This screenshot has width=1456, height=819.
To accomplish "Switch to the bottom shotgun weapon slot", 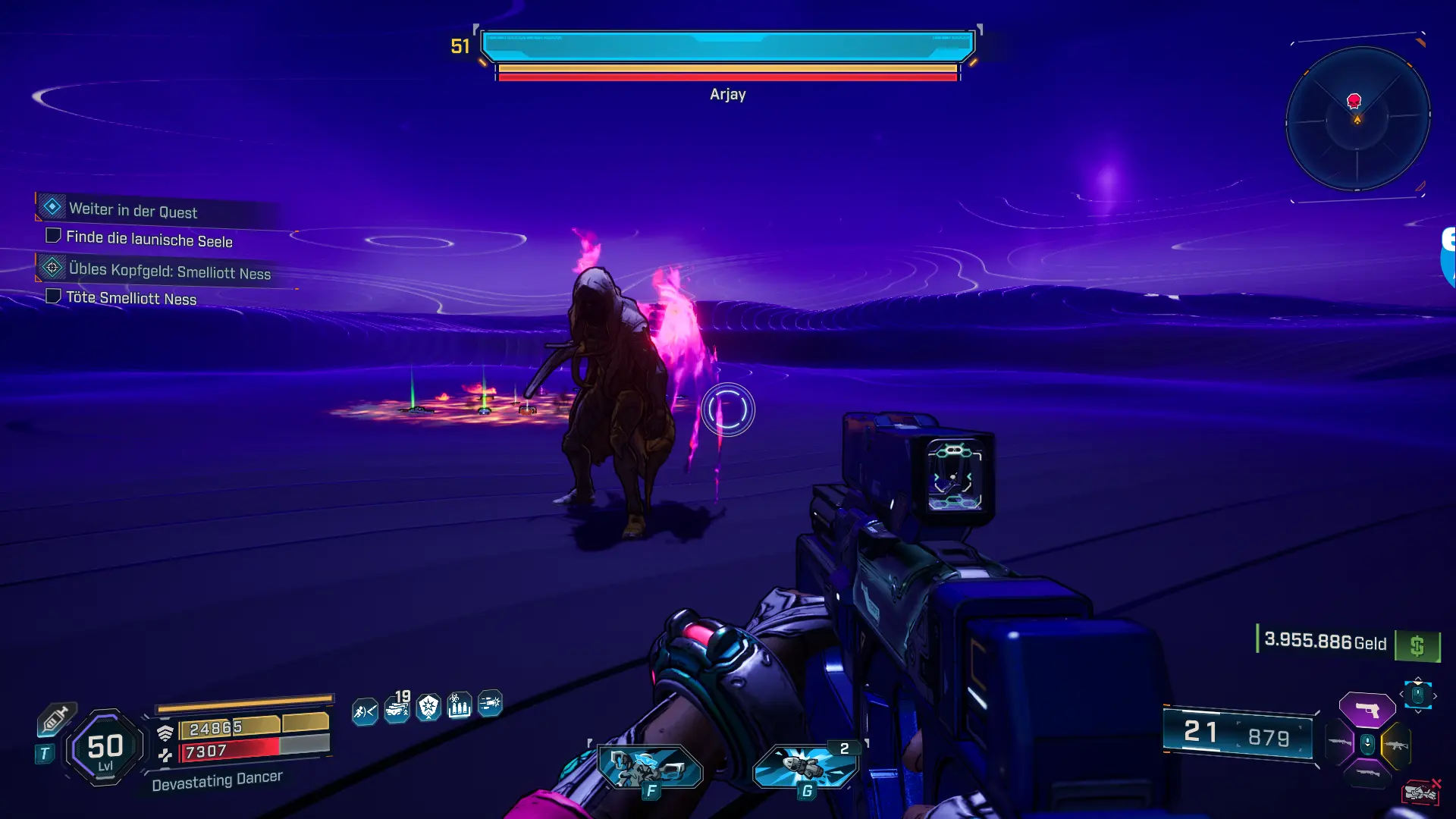I will click(1367, 773).
